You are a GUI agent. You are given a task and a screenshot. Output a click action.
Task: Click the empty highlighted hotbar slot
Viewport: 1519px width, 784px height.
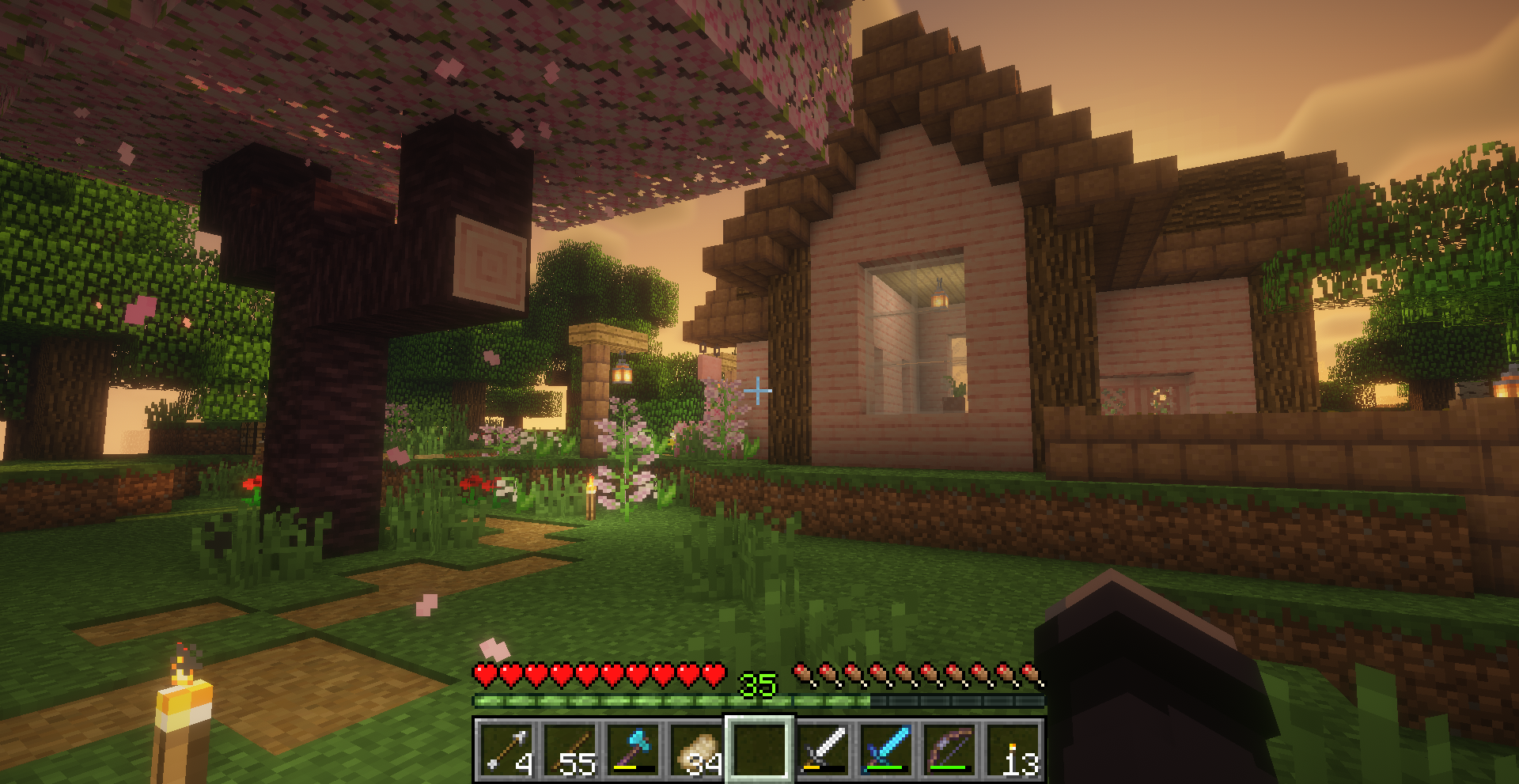coord(759,749)
